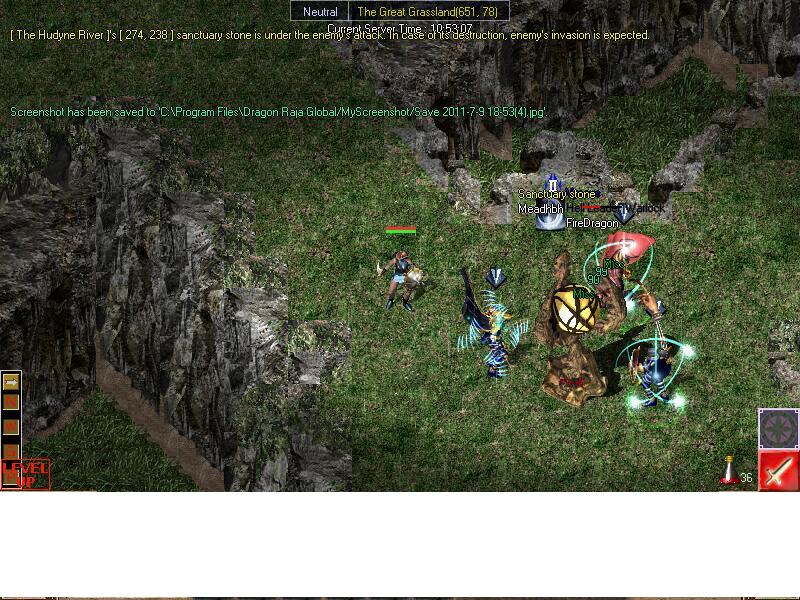This screenshot has height=600, width=800.
Task: Activate the red sword attack icon
Action: coord(778,470)
